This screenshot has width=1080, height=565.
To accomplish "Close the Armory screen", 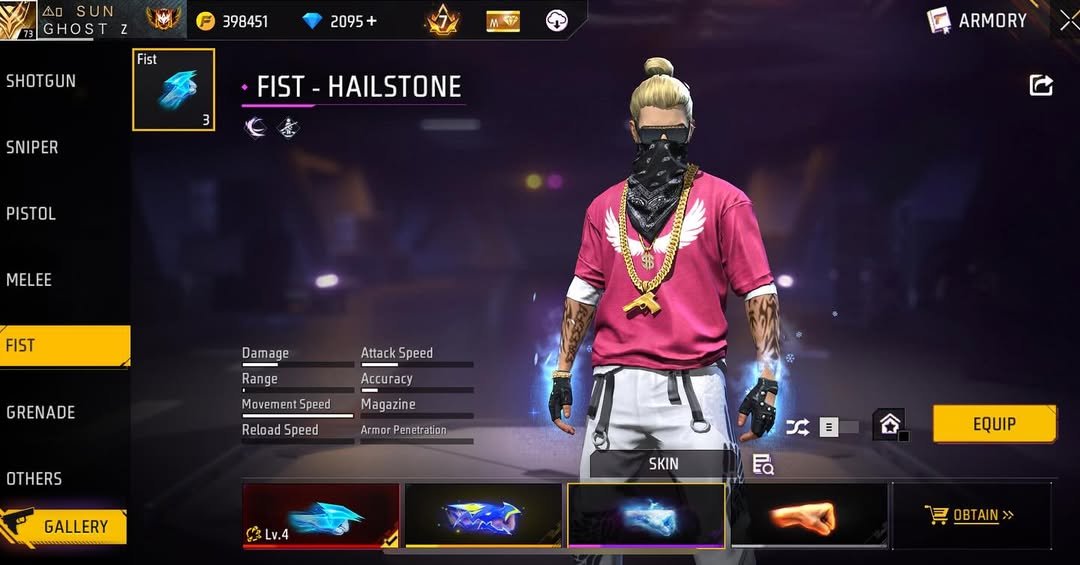I will coord(1068,20).
